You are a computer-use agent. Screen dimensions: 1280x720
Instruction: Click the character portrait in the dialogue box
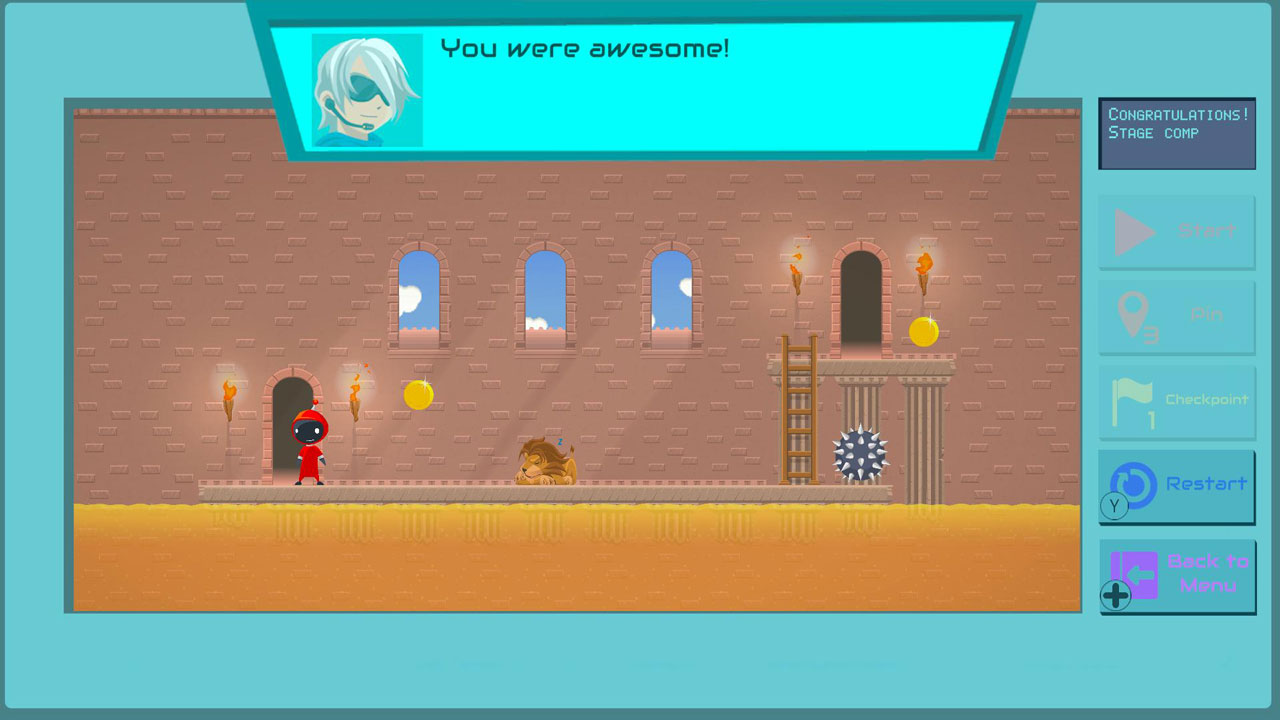pyautogui.click(x=367, y=88)
